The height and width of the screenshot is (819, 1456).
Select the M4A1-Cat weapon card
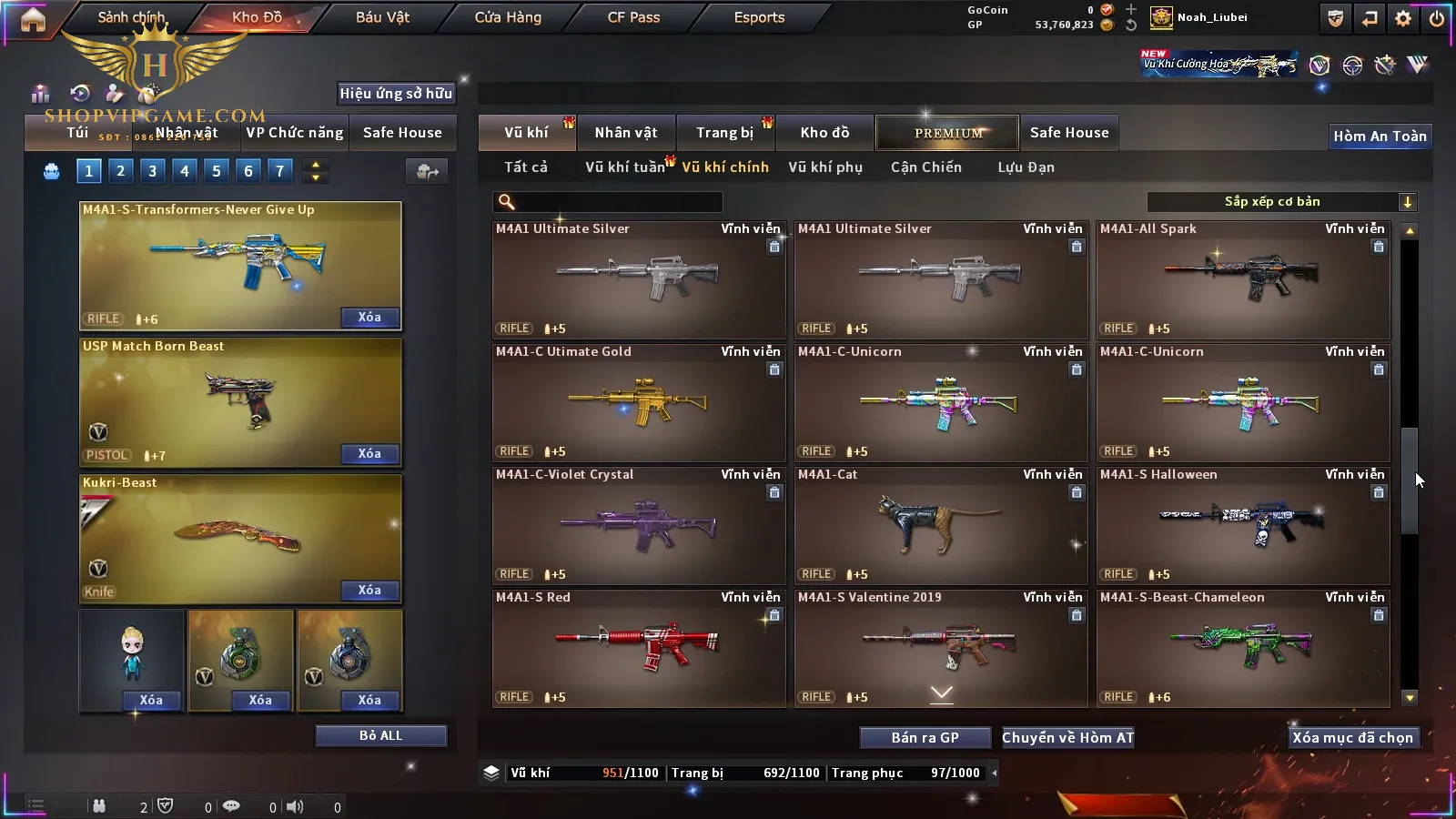point(940,525)
